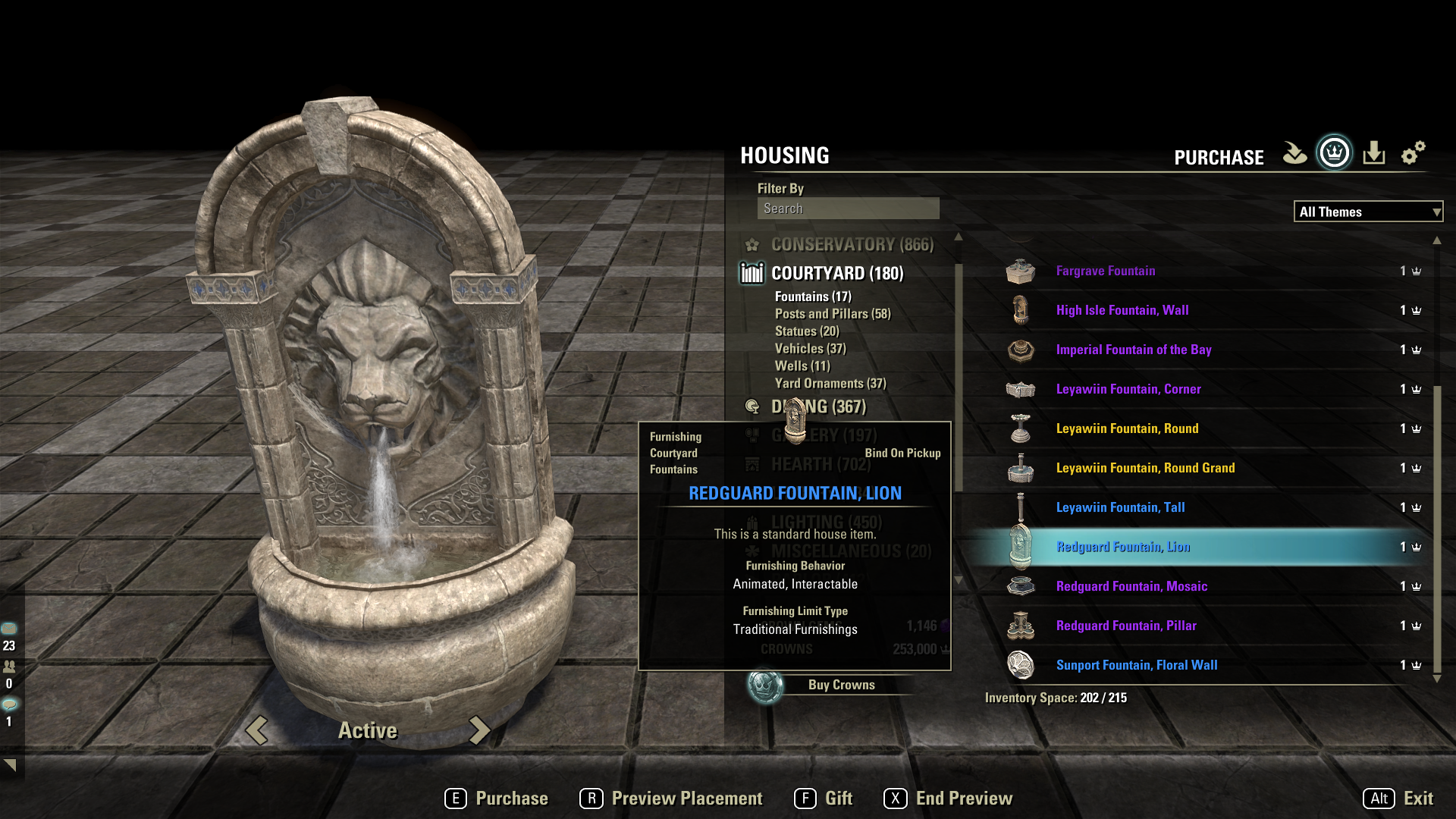Select the Fargrave Fountain listing
Image resolution: width=1456 pixels, height=819 pixels.
point(1105,271)
